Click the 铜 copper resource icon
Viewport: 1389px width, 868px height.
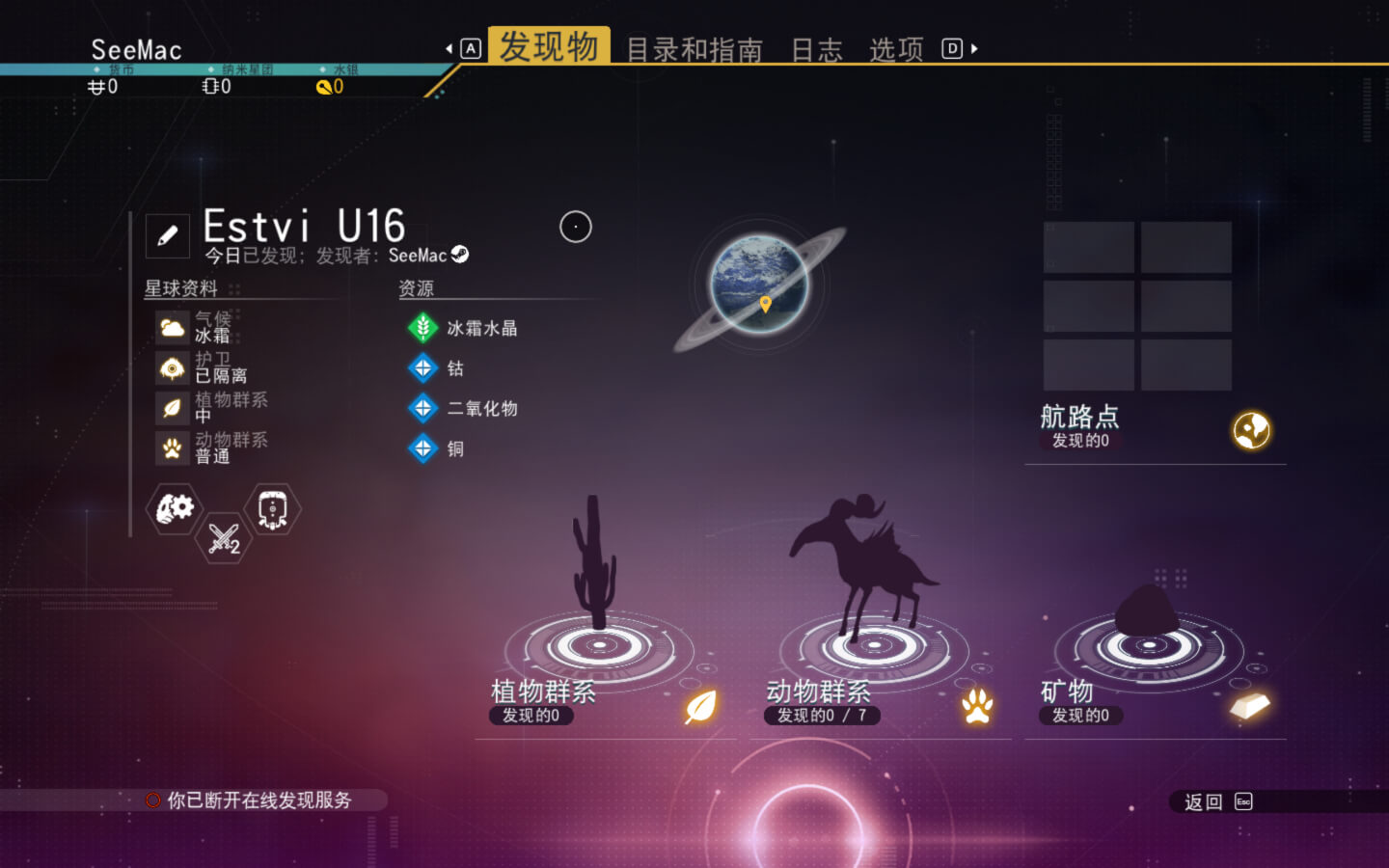point(422,448)
